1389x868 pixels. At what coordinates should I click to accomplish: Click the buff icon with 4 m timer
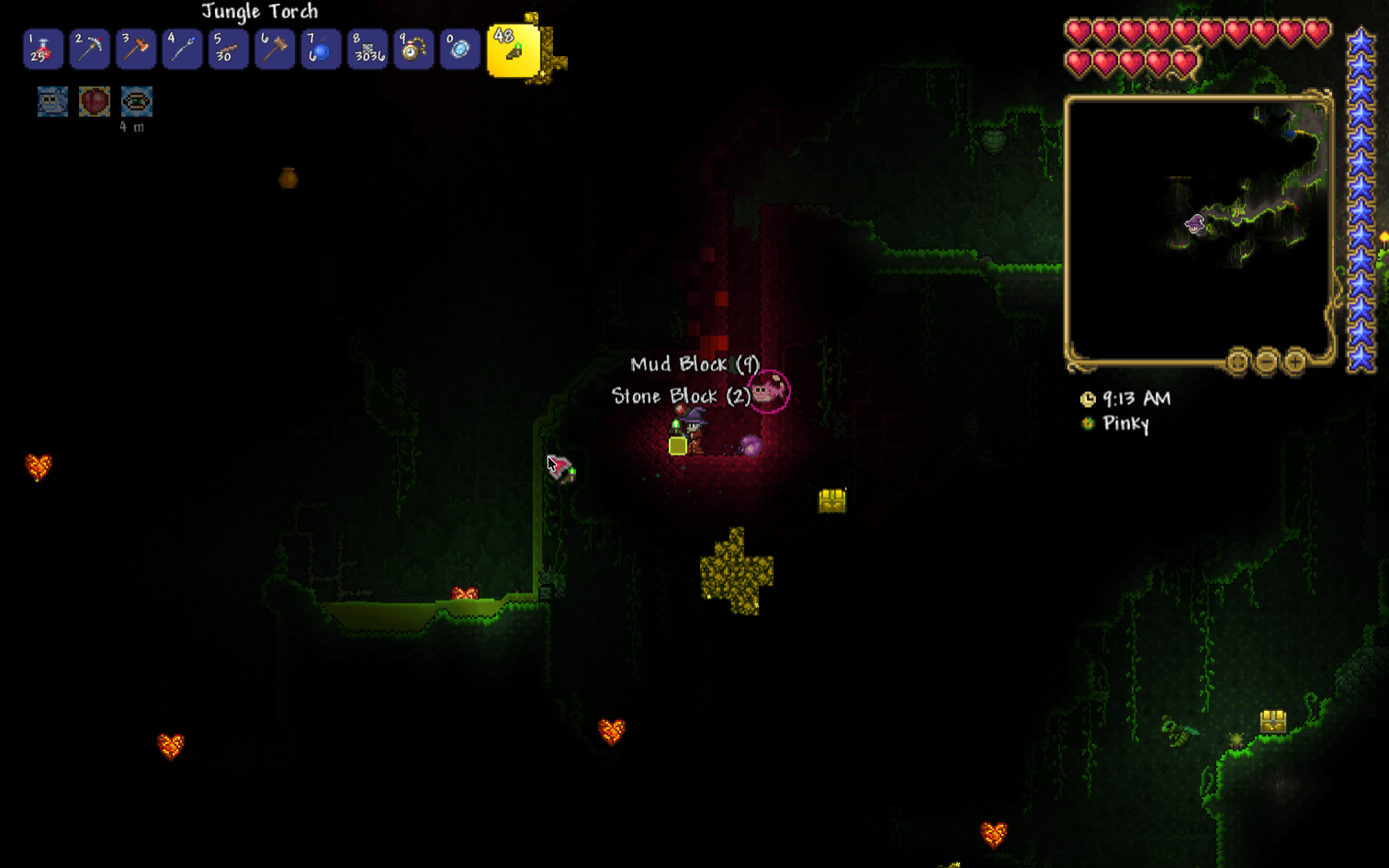136,101
